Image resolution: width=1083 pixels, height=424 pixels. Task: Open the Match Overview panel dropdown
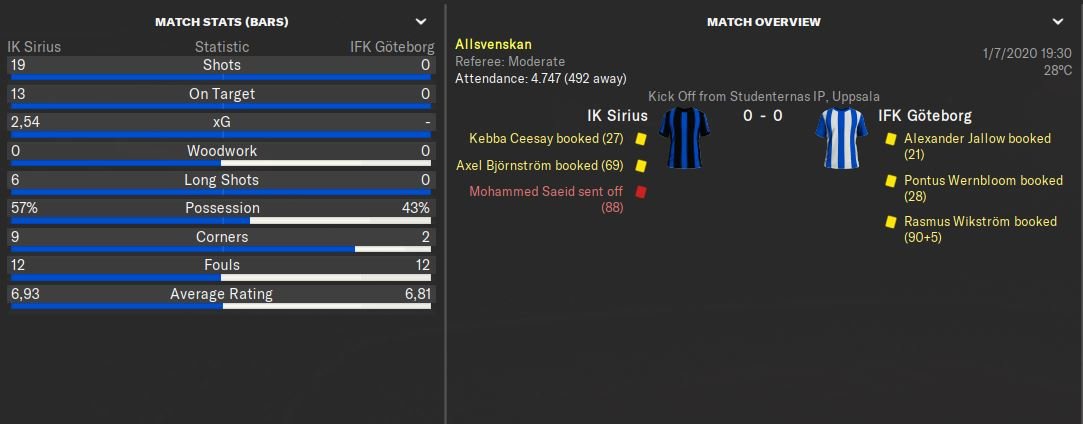[x=1058, y=21]
